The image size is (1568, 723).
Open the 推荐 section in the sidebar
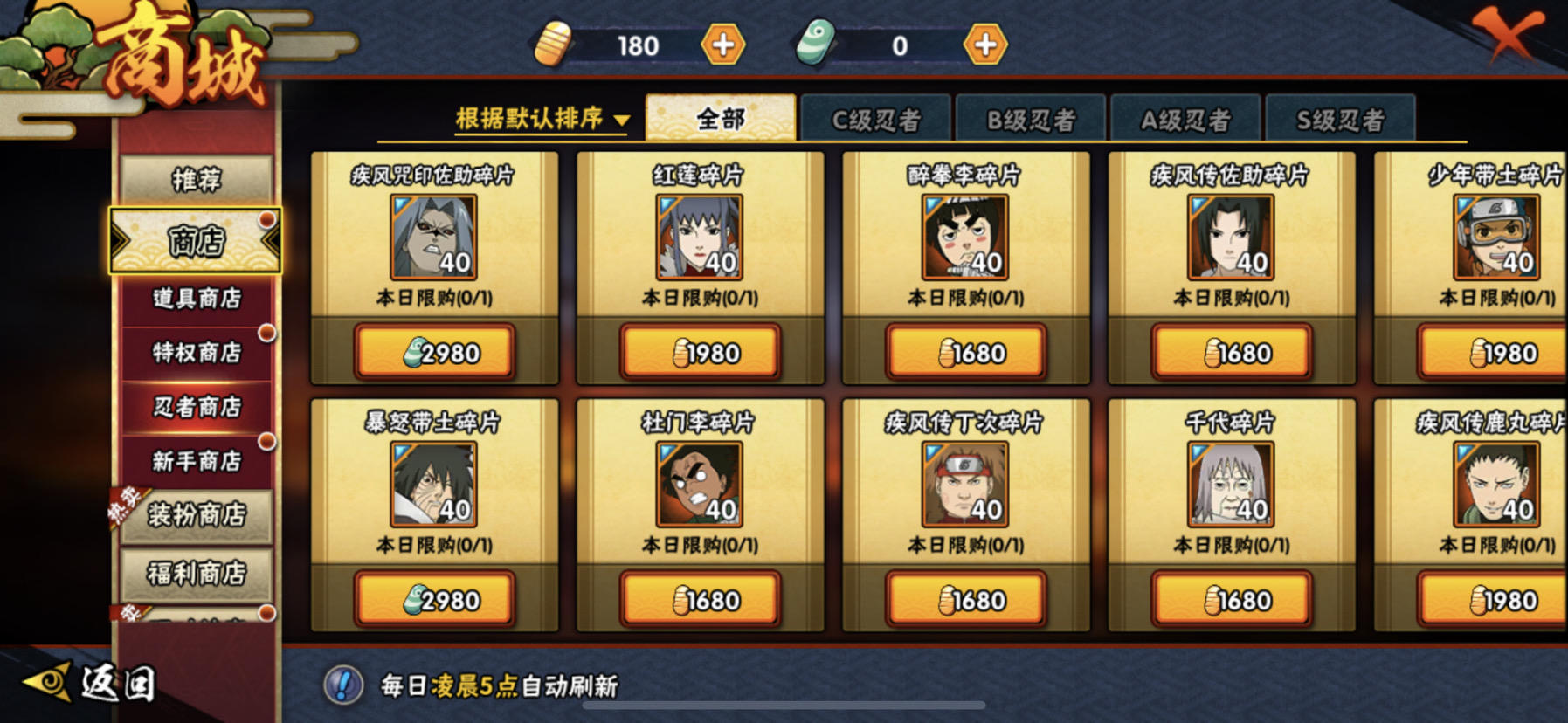(194, 179)
